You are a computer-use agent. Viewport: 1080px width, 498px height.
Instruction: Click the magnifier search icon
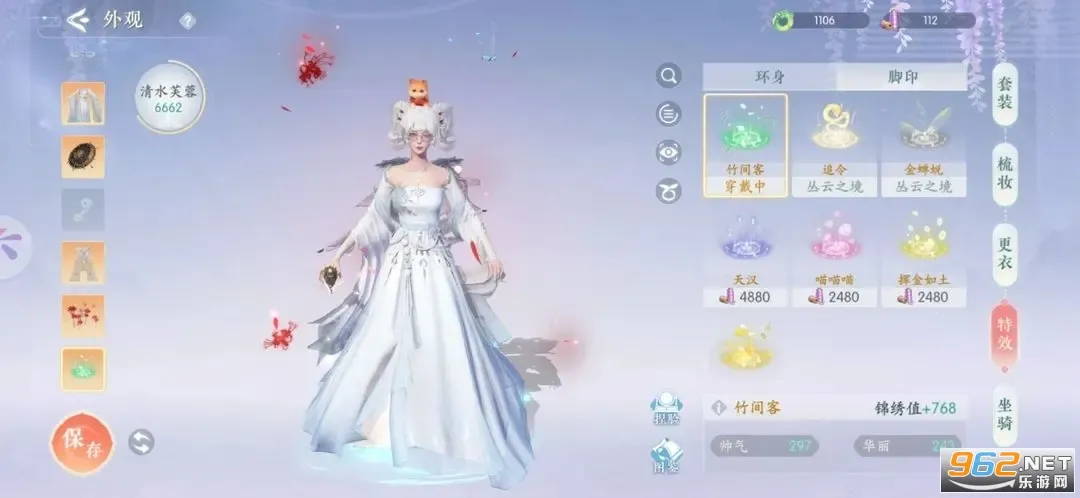point(668,76)
